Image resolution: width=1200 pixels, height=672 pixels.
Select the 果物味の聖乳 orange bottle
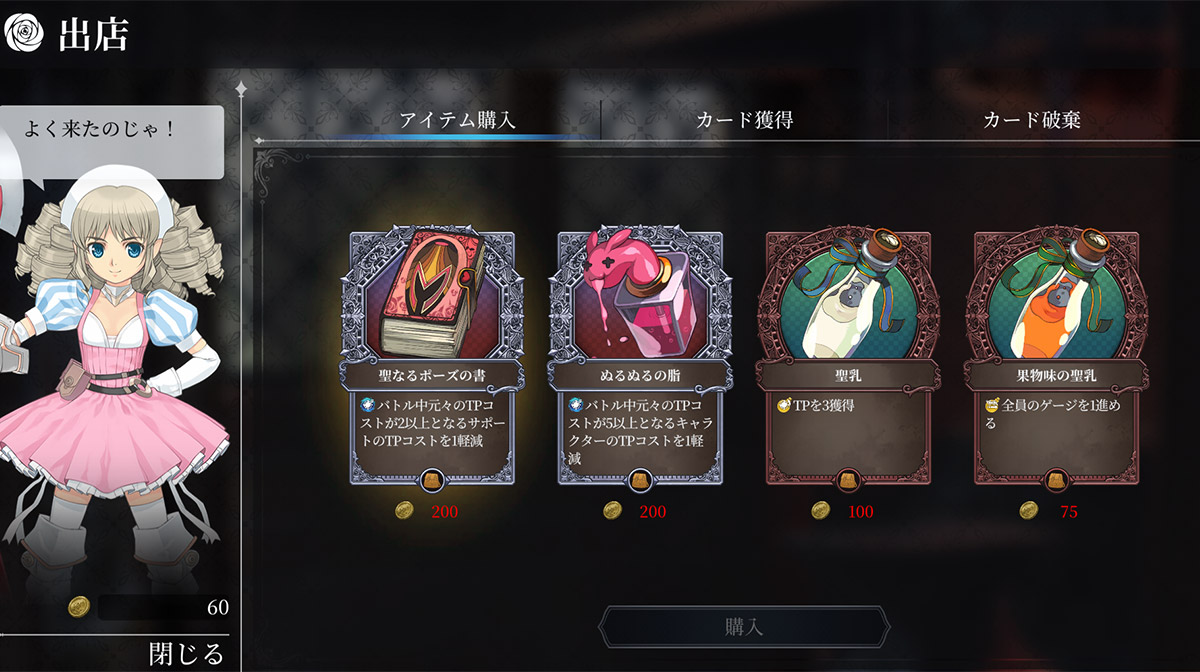coord(1056,360)
